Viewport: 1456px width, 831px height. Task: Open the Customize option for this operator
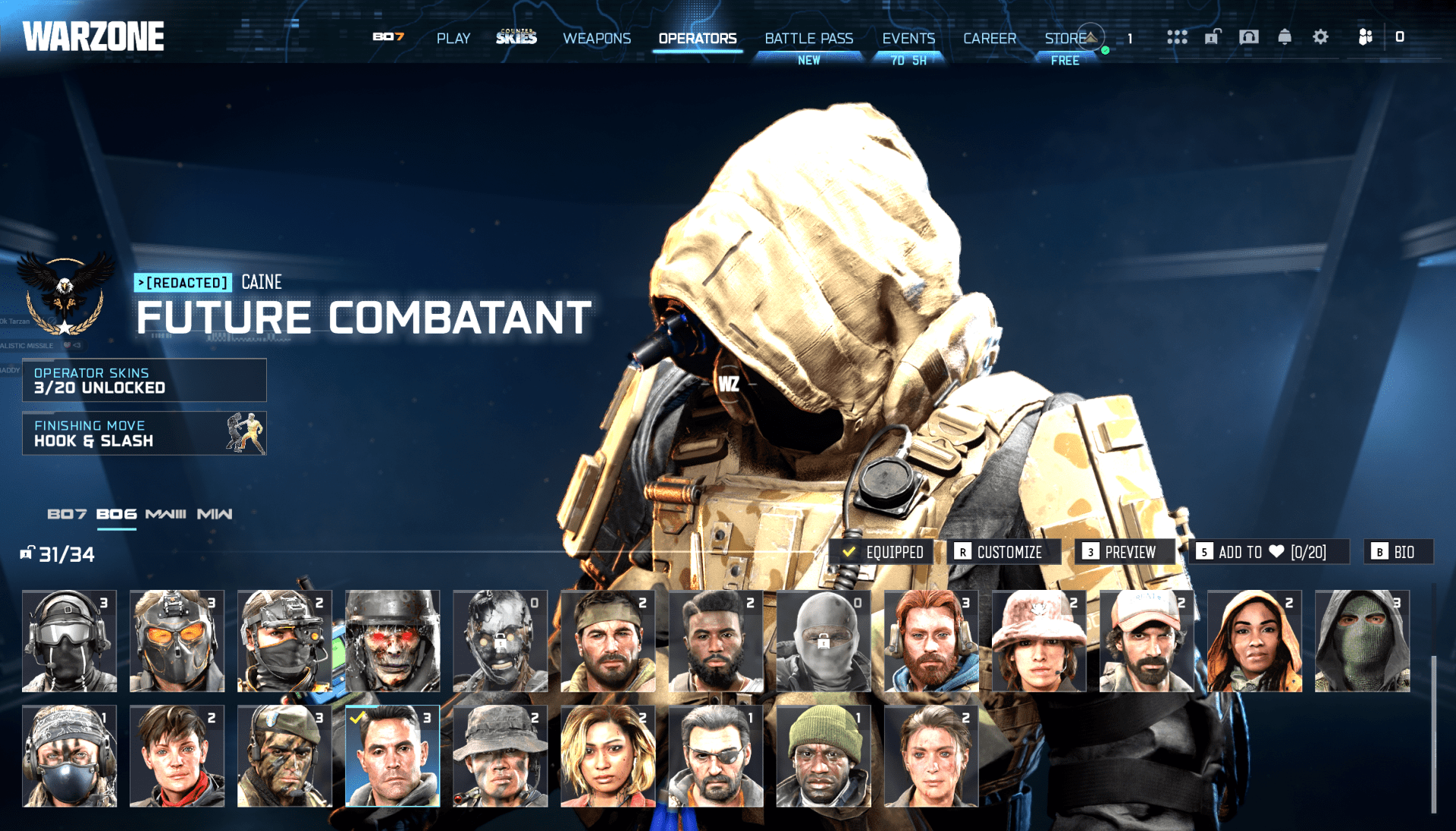(1003, 552)
